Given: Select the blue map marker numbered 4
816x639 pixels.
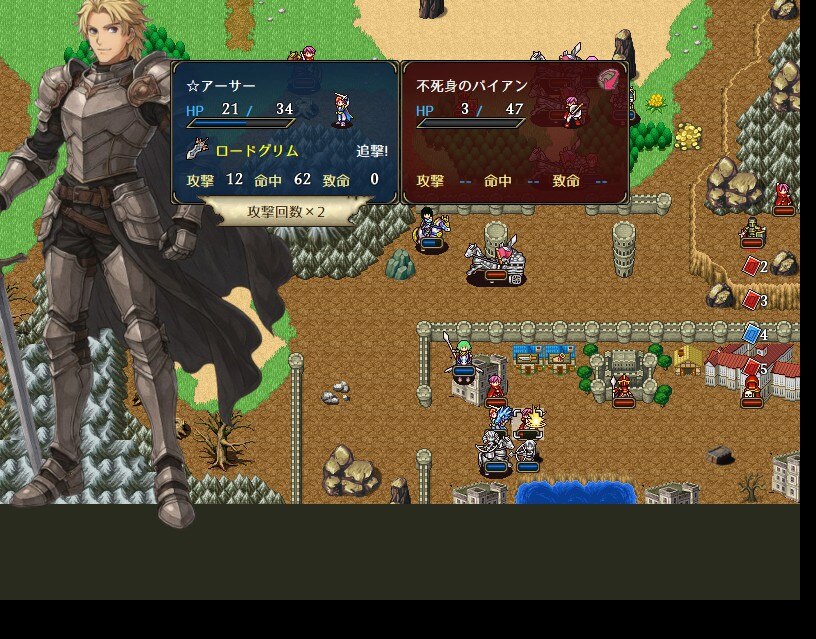Looking at the screenshot, I should [x=753, y=334].
